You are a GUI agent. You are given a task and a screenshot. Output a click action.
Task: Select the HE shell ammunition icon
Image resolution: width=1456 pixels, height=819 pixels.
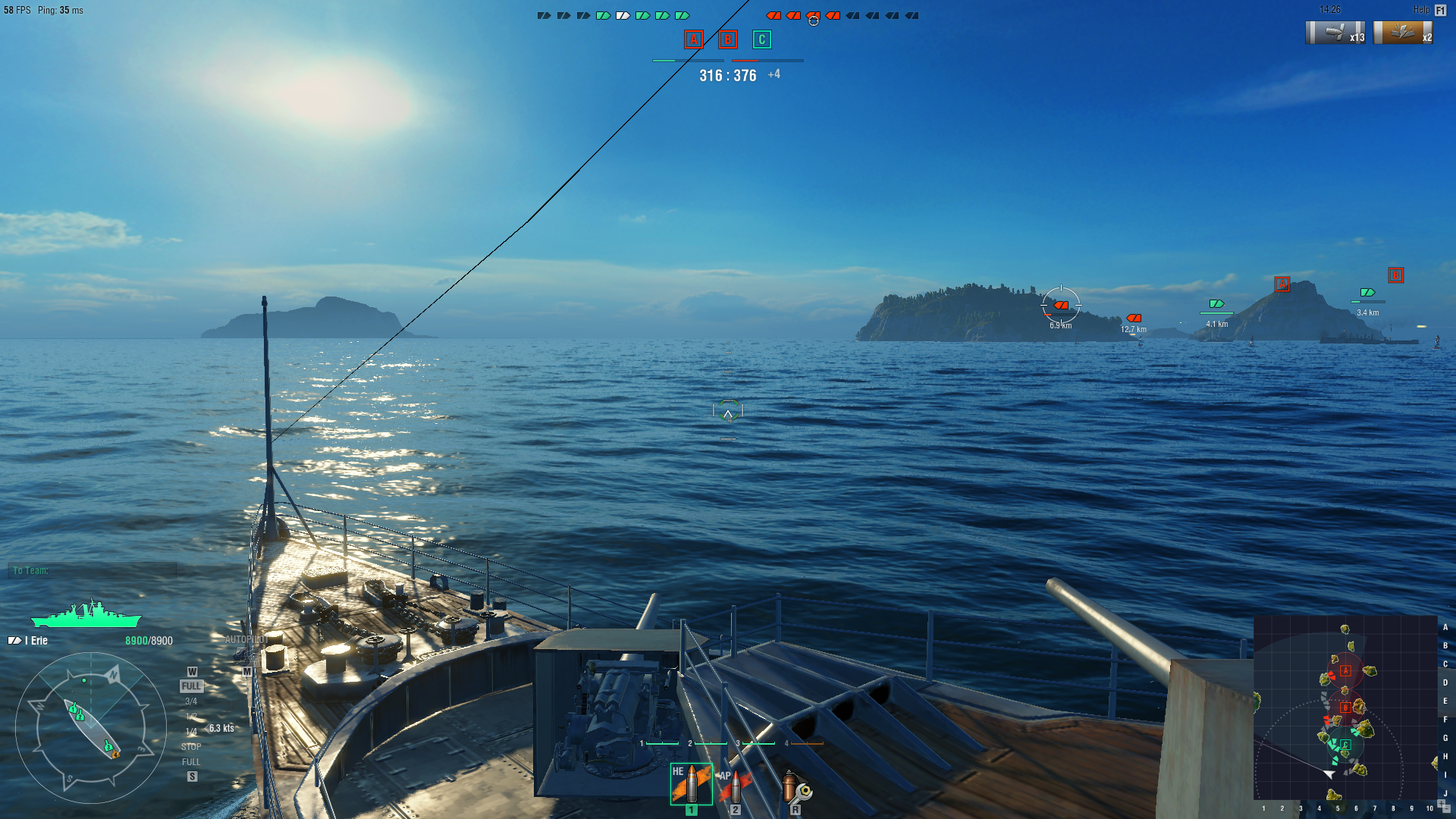coord(693,783)
